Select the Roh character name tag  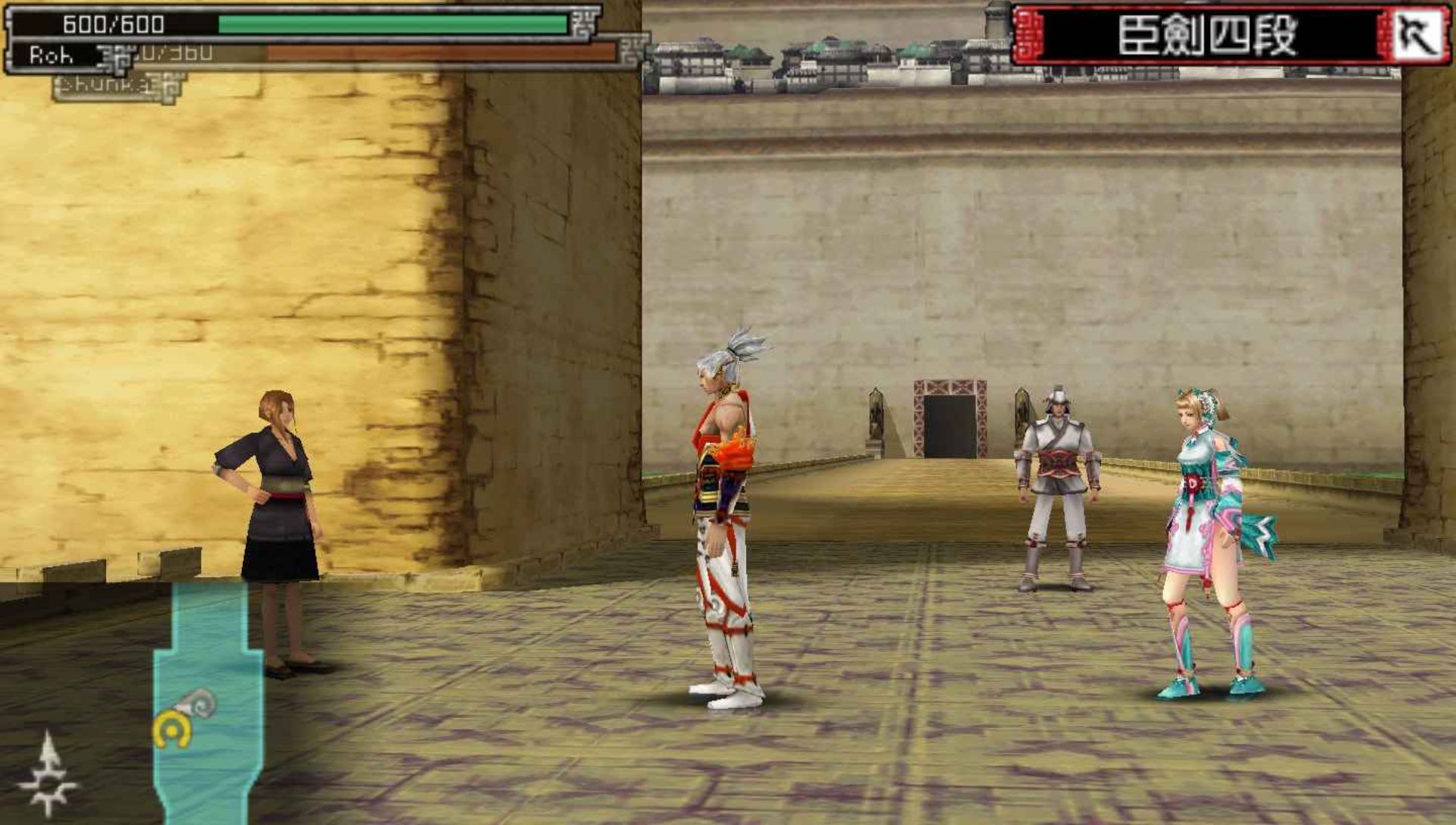(52, 55)
